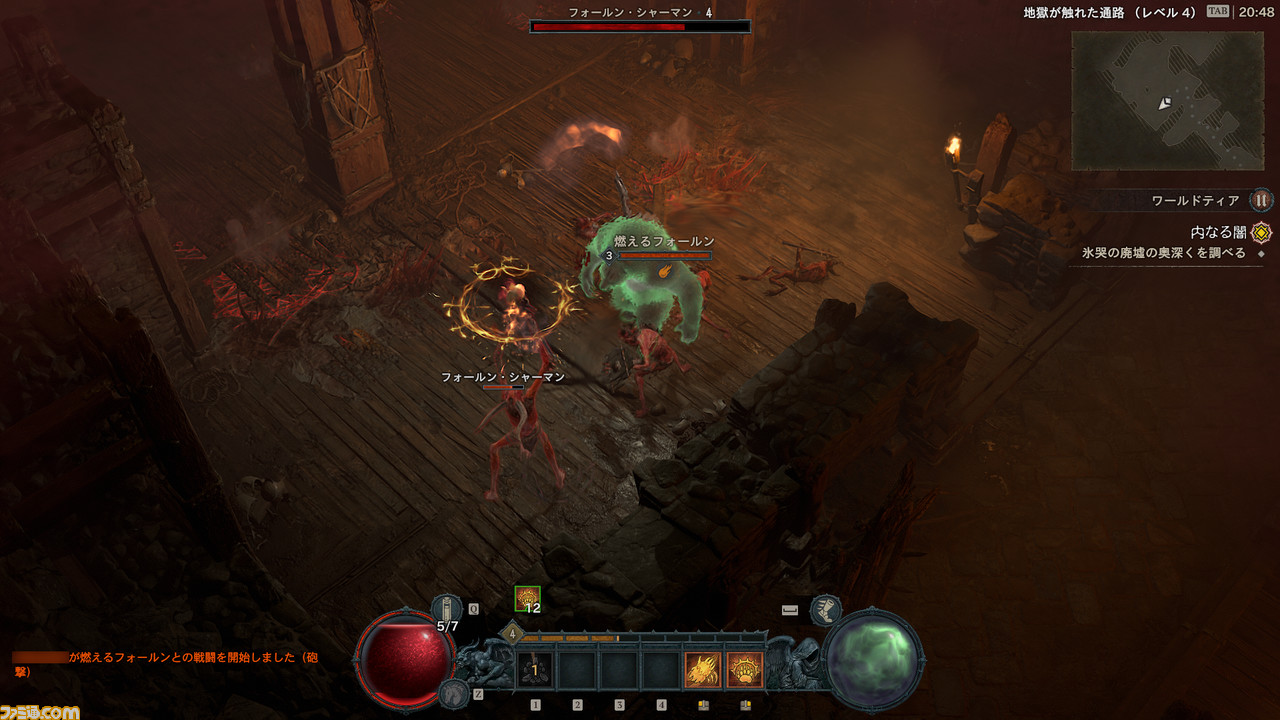The image size is (1280, 720).
Task: Click the horse mount icon by the health globe
Action: coord(453,692)
